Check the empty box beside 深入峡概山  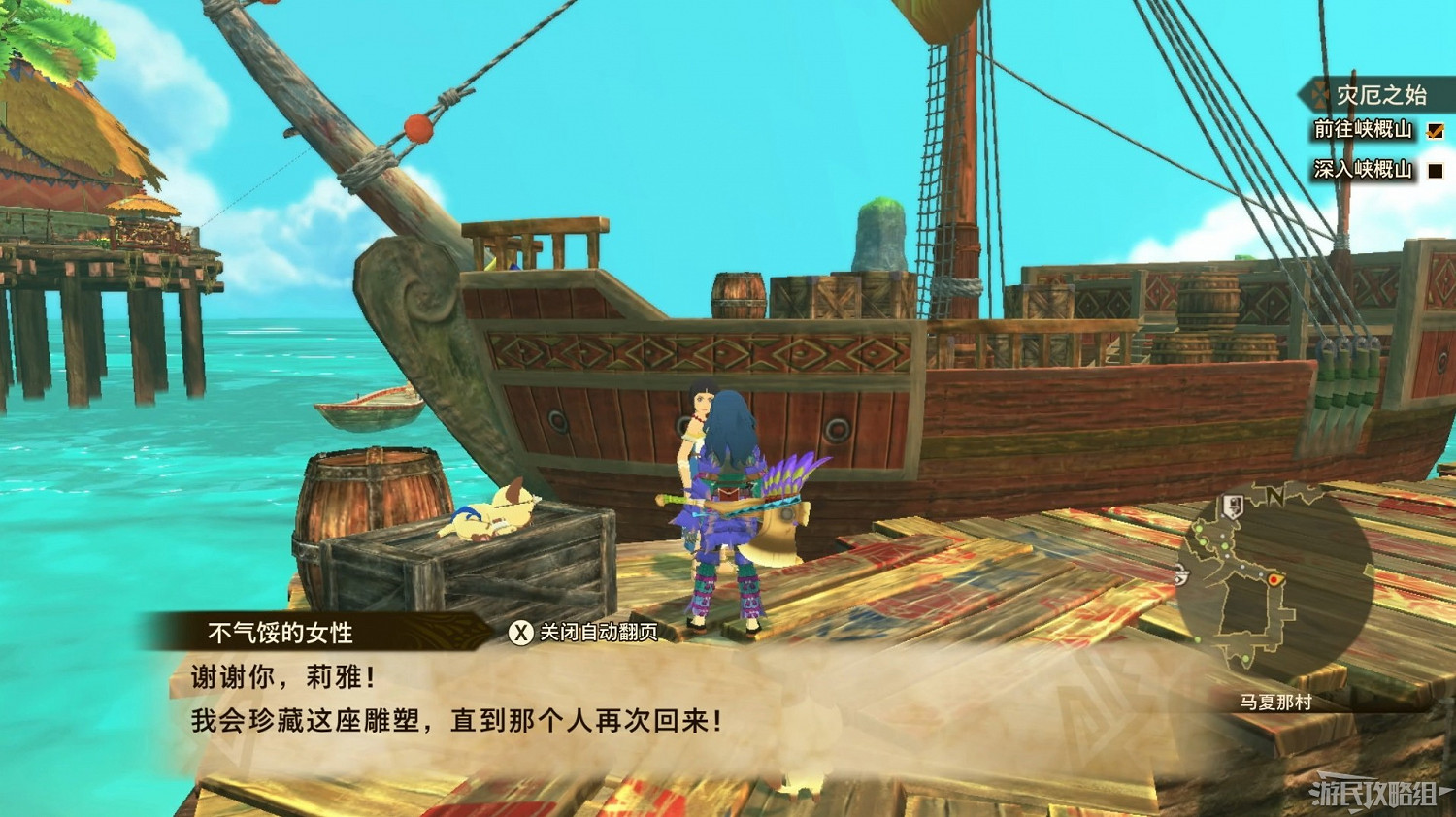pyautogui.click(x=1435, y=169)
